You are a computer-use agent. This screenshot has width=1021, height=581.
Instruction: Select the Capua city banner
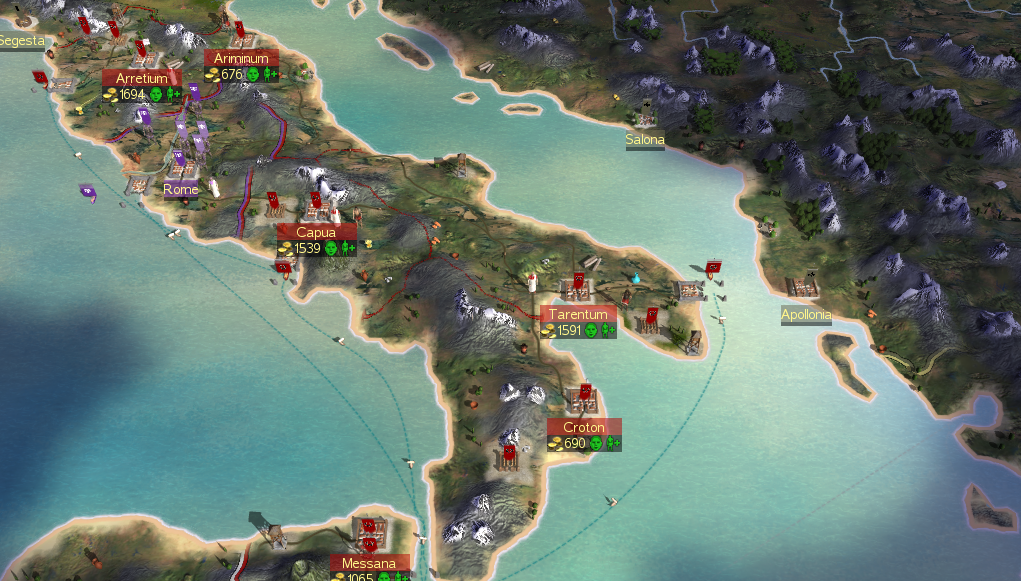pos(316,232)
